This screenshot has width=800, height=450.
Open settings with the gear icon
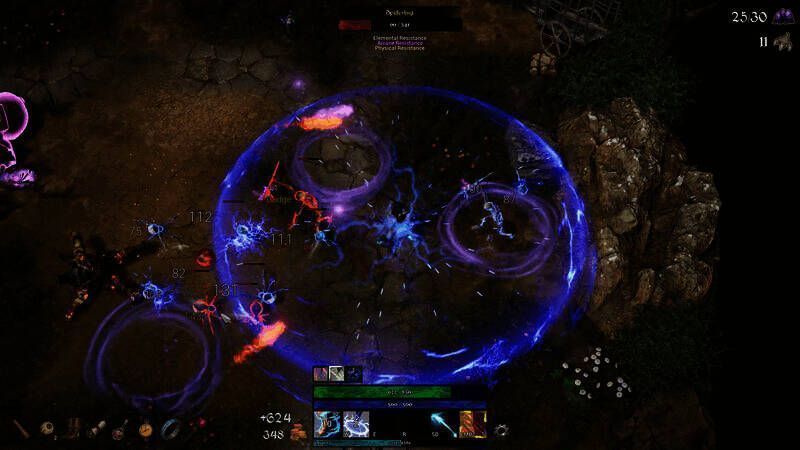[x=501, y=430]
